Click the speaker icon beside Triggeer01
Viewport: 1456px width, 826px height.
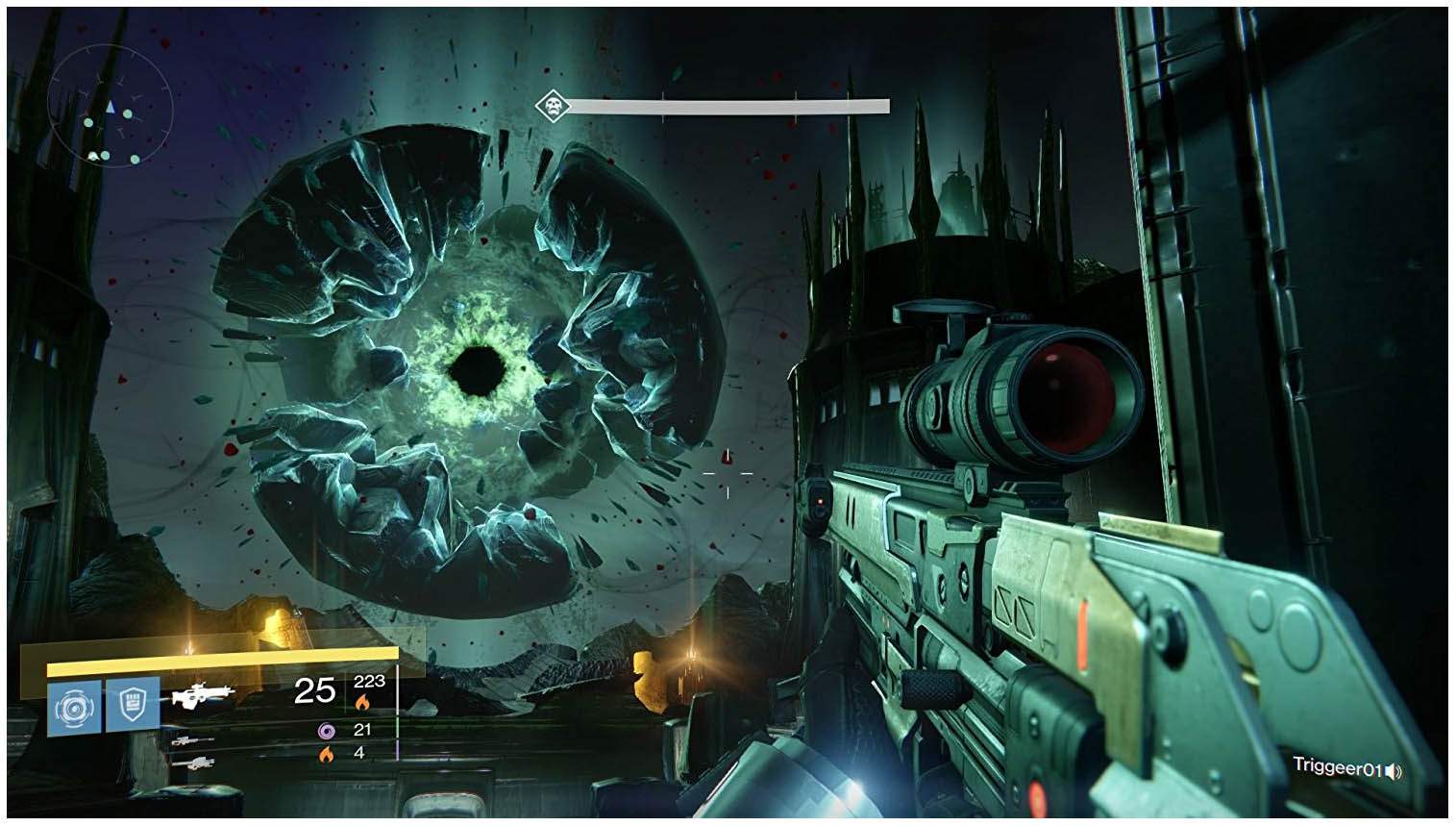1394,770
